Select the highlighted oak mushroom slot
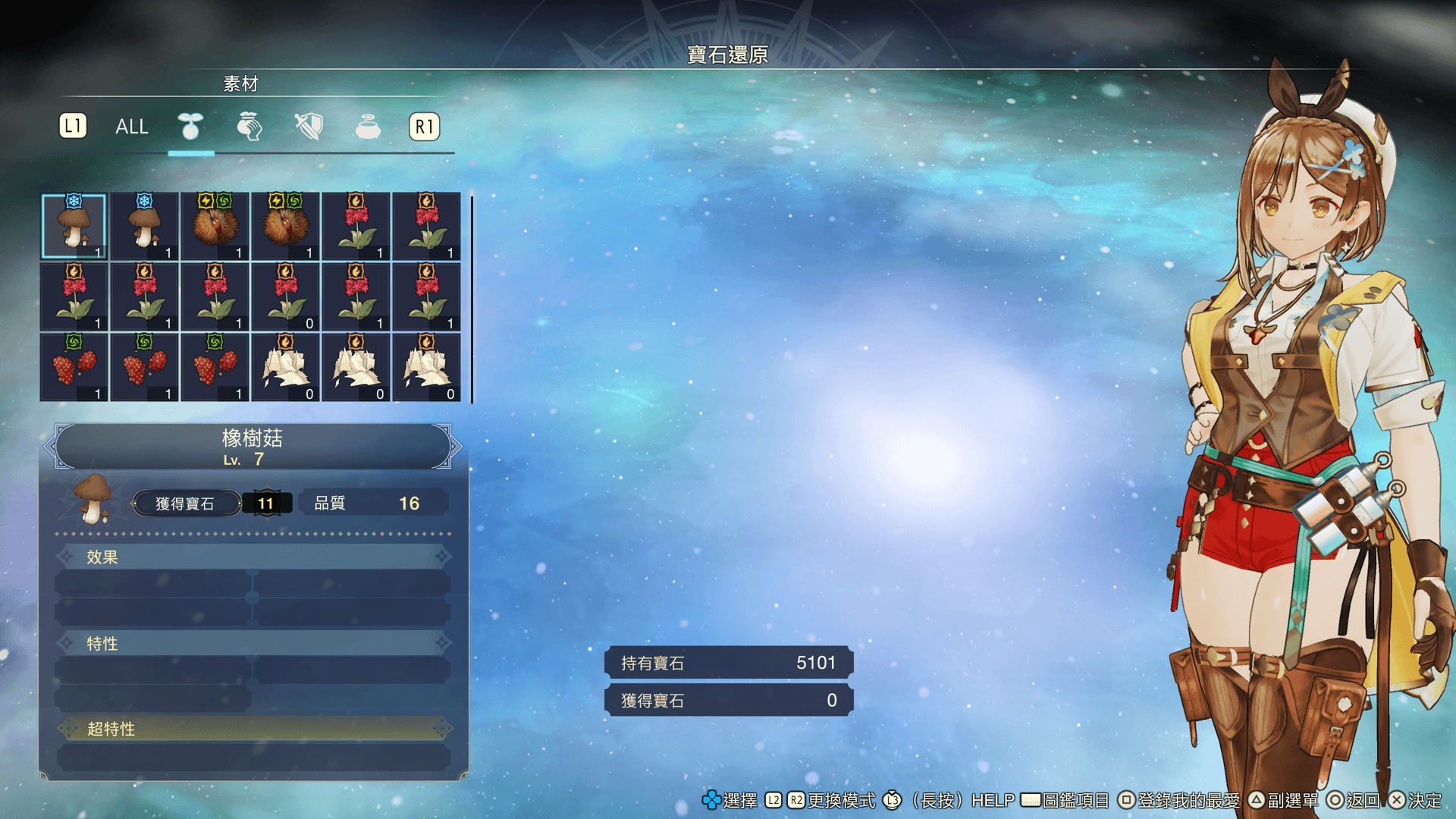This screenshot has height=819, width=1456. coord(74,226)
